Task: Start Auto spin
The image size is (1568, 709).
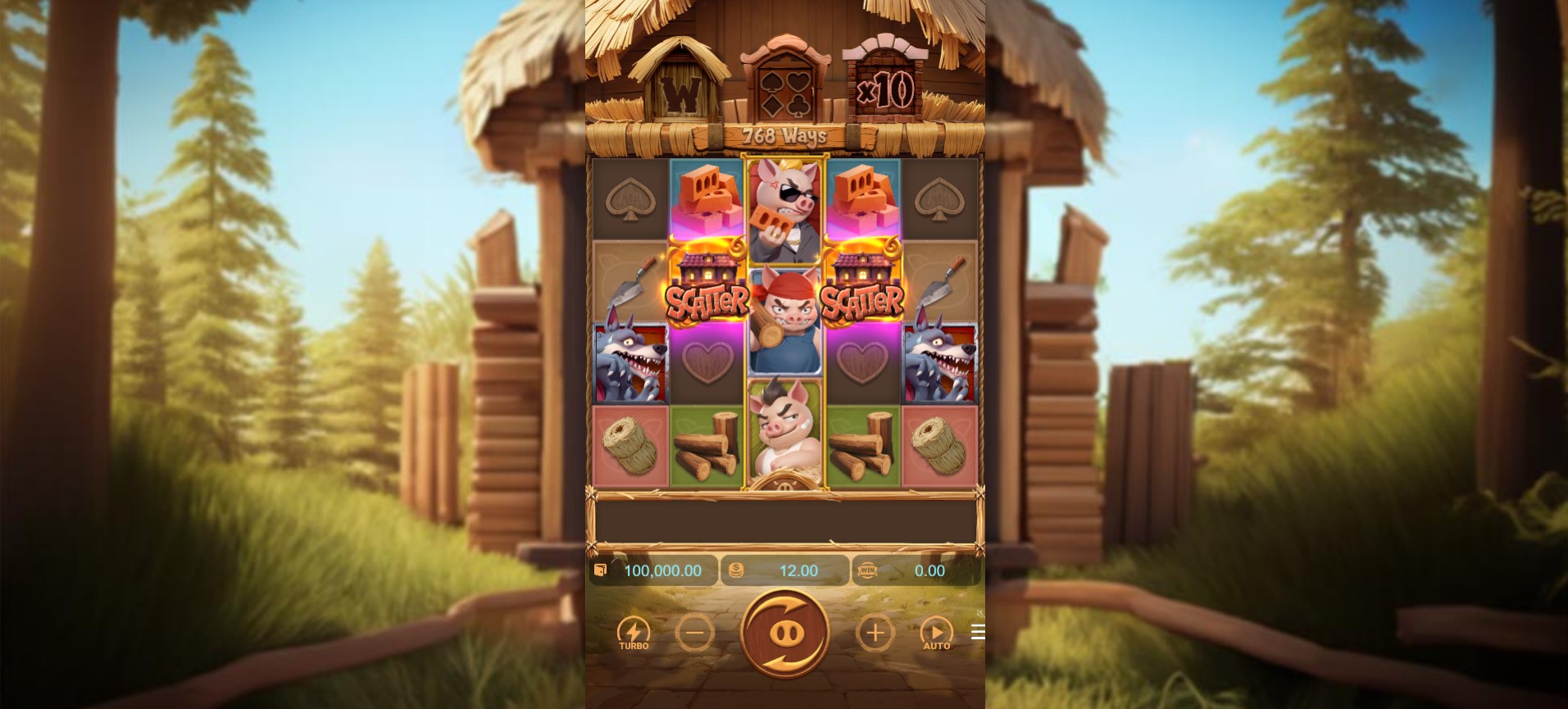Action: click(936, 633)
